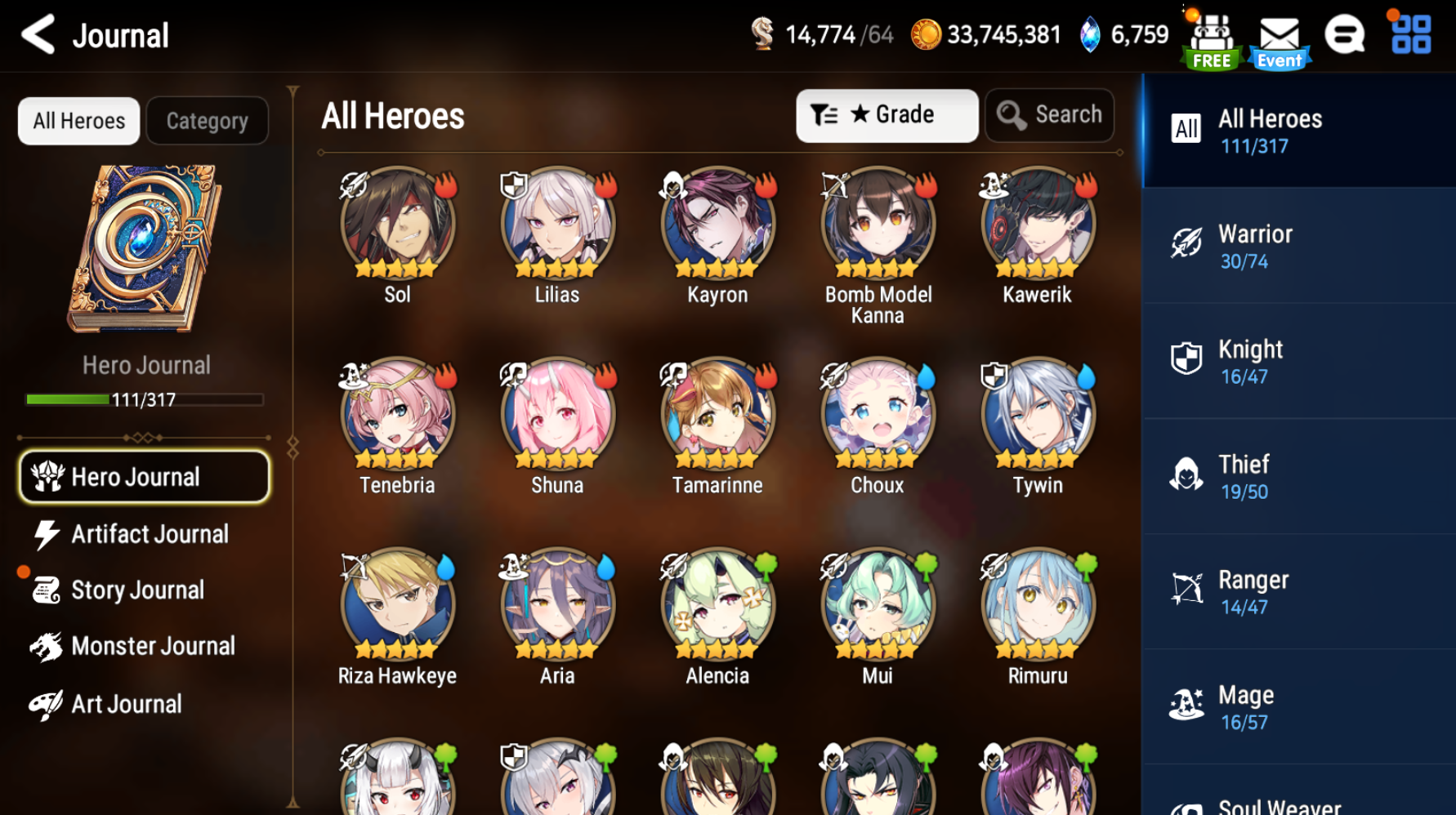Tap the Search button

coord(1049,114)
